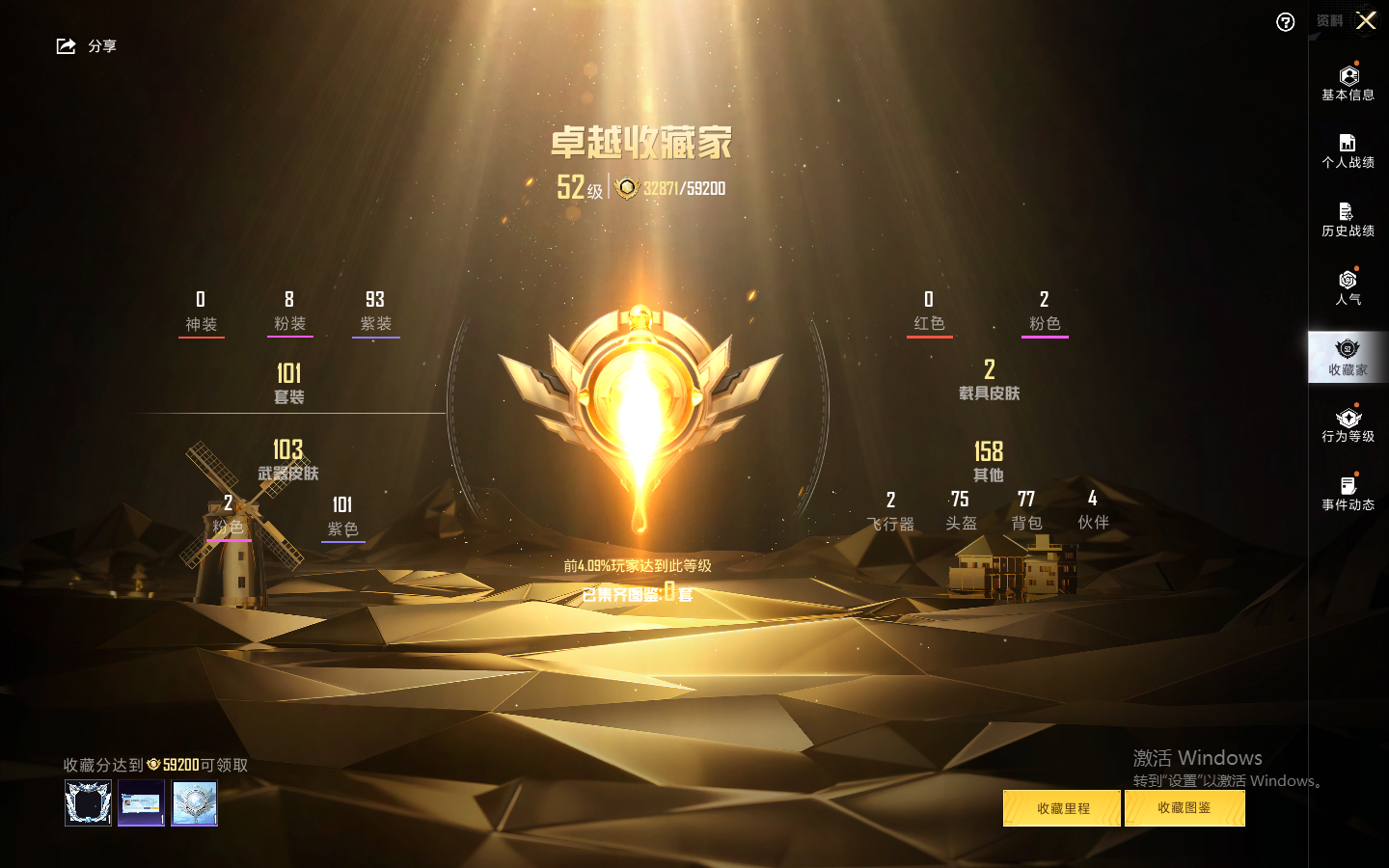Image resolution: width=1389 pixels, height=868 pixels.
Task: Select the name card reward thumbnail
Action: point(141,802)
